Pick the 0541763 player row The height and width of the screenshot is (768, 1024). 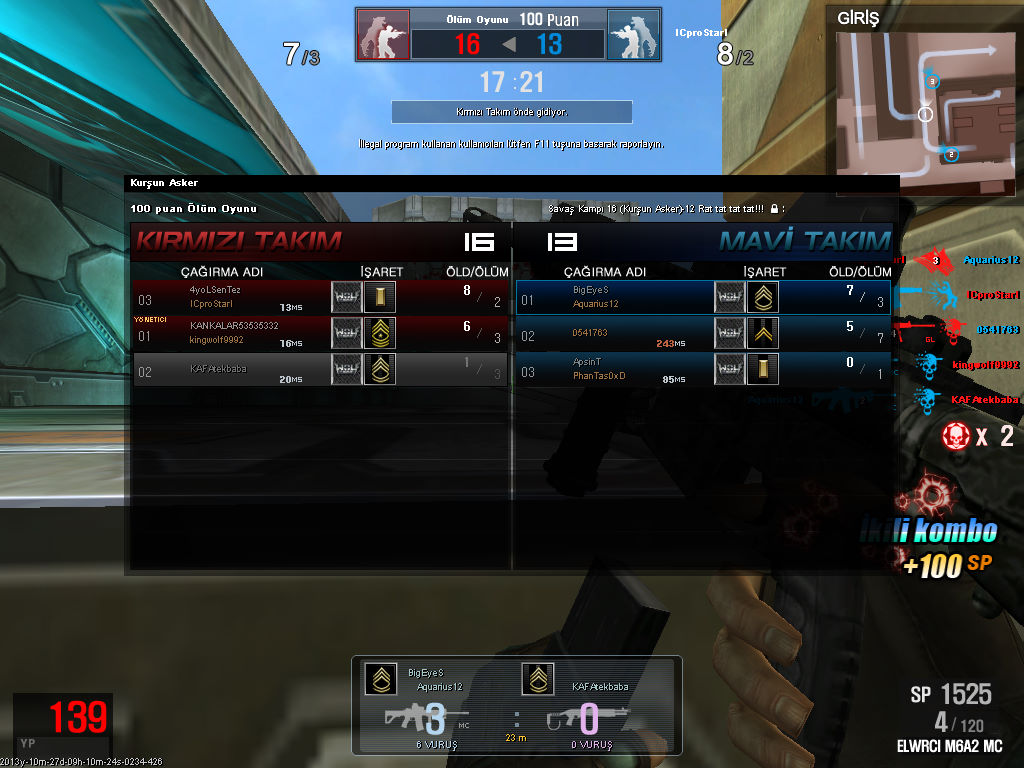(703, 333)
